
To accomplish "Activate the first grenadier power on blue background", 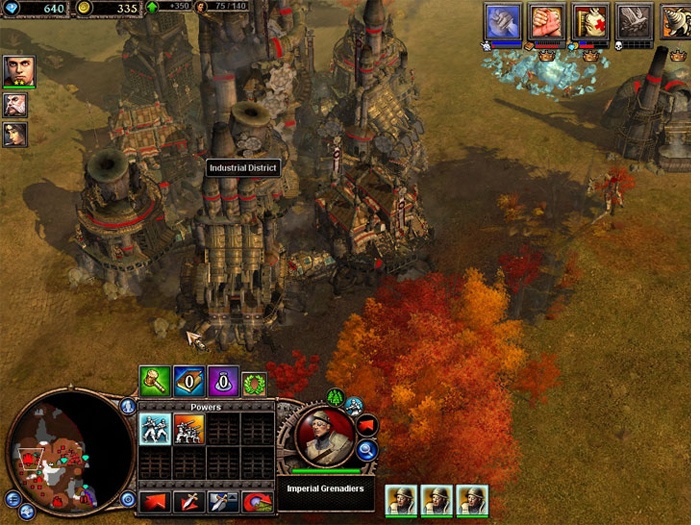I will 154,429.
